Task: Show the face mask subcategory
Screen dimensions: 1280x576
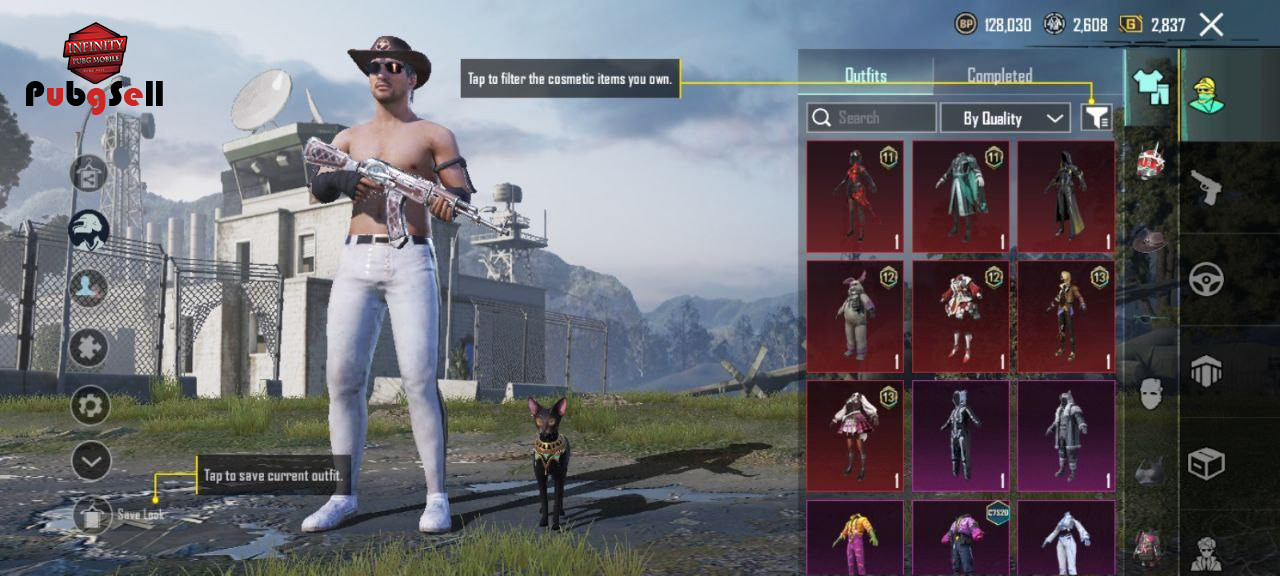Action: click(1151, 394)
